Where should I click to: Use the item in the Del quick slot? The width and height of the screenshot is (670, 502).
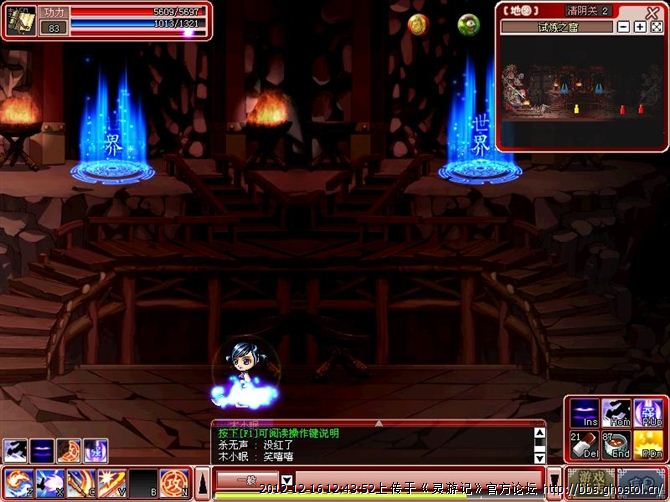(x=584, y=441)
